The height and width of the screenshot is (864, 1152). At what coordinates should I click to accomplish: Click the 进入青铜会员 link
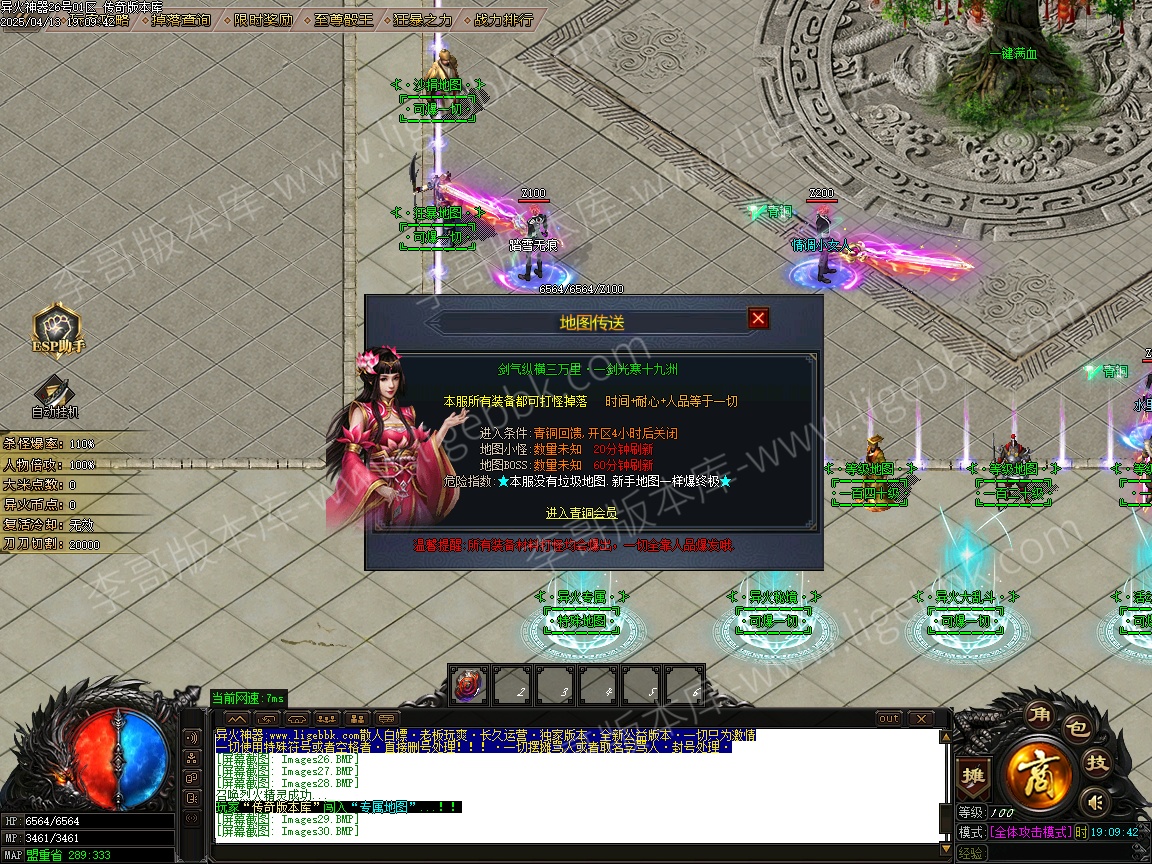tap(581, 513)
